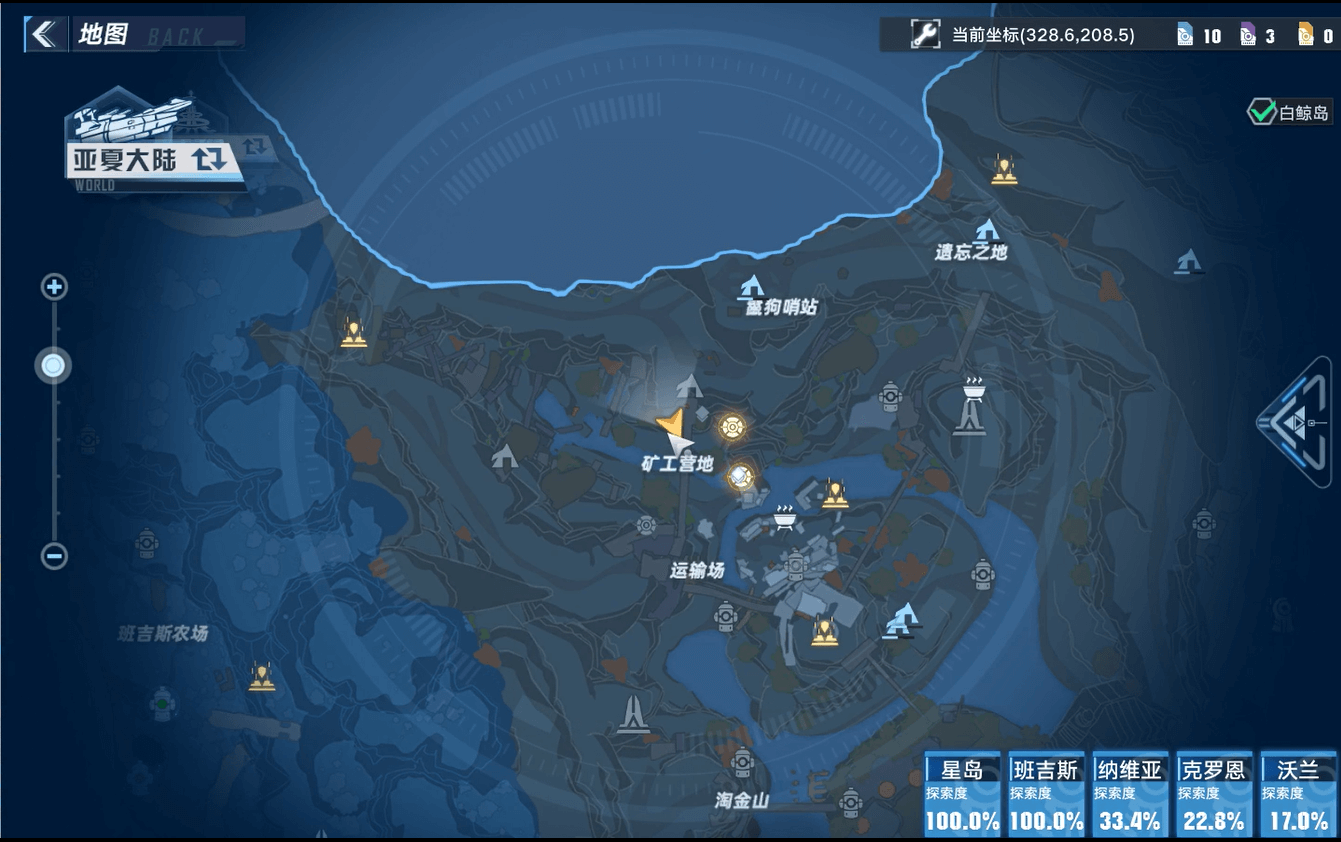Screen dimensions: 1341x842
Task: Open the wrench coordinate tool icon
Action: pyautogui.click(x=925, y=35)
